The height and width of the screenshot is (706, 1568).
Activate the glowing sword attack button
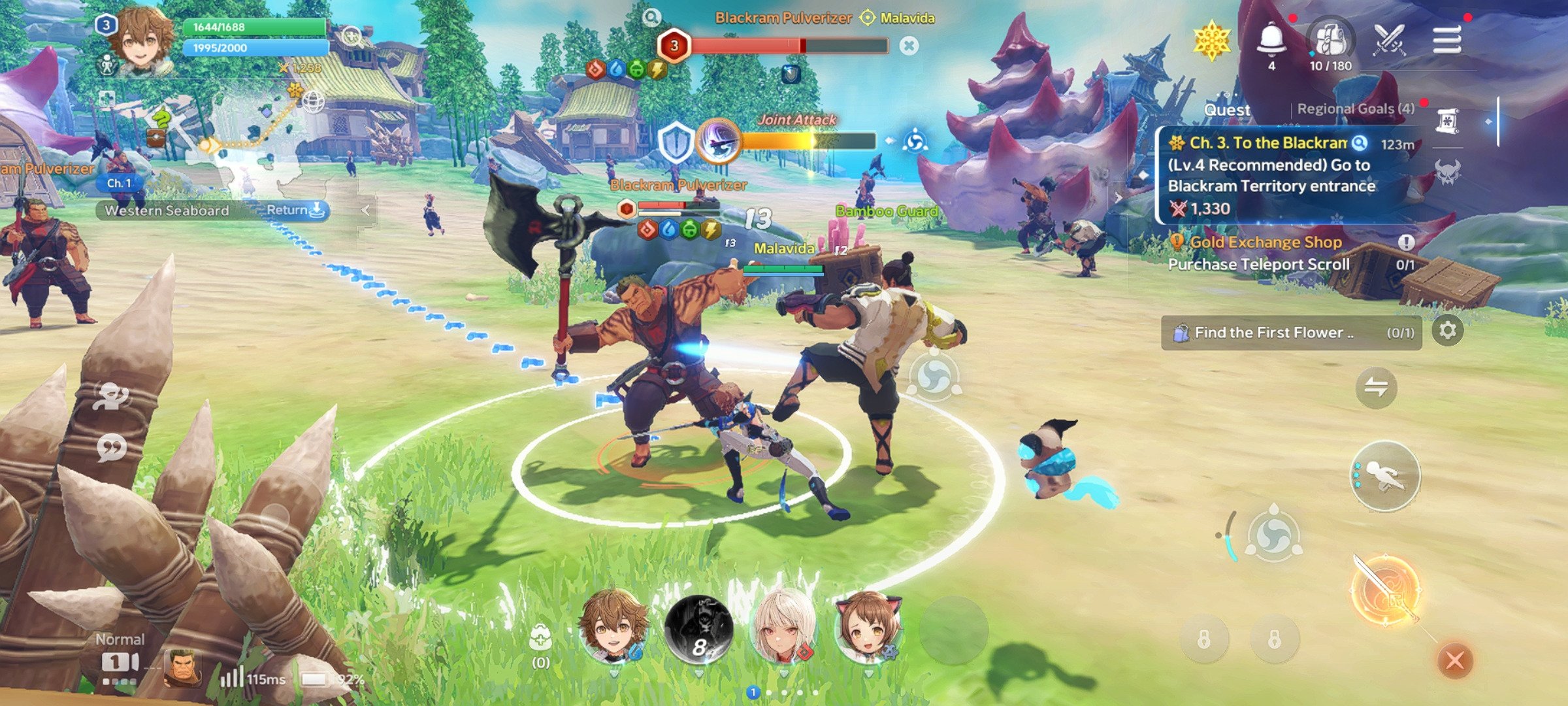[1385, 592]
